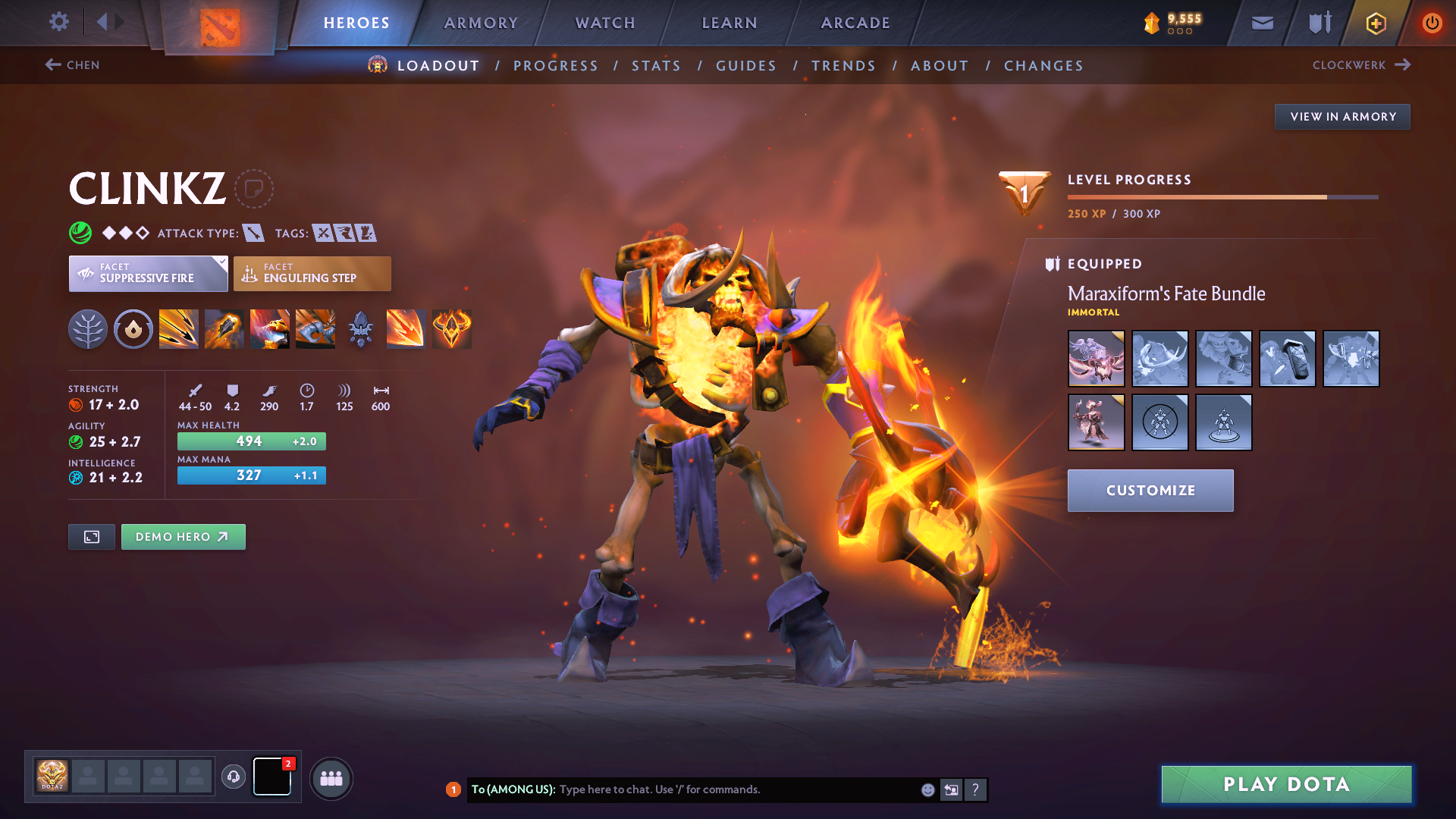
Task: Select the Suppressive Fire facet
Action: (x=148, y=273)
